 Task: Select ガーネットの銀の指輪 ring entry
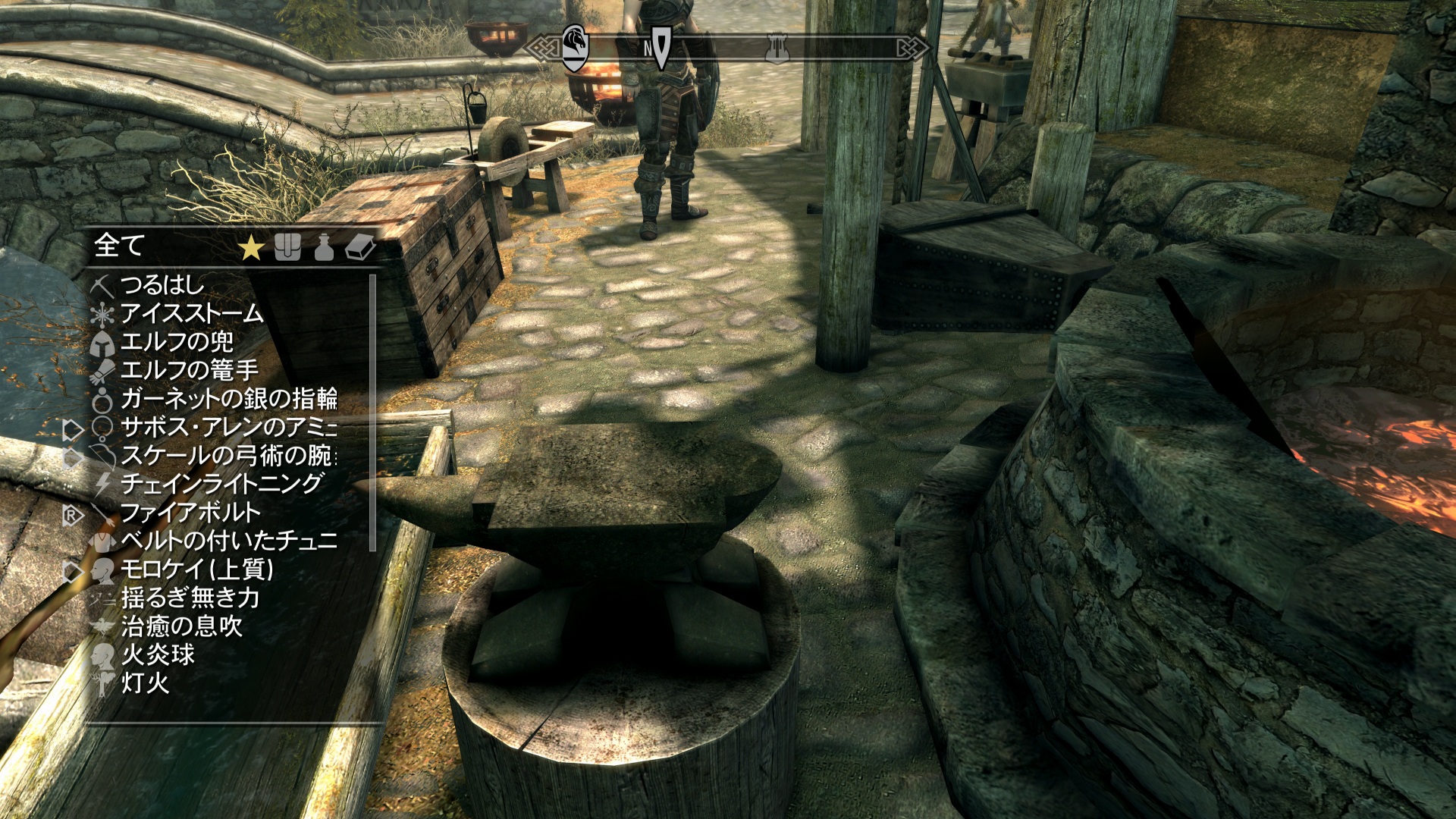coord(228,399)
